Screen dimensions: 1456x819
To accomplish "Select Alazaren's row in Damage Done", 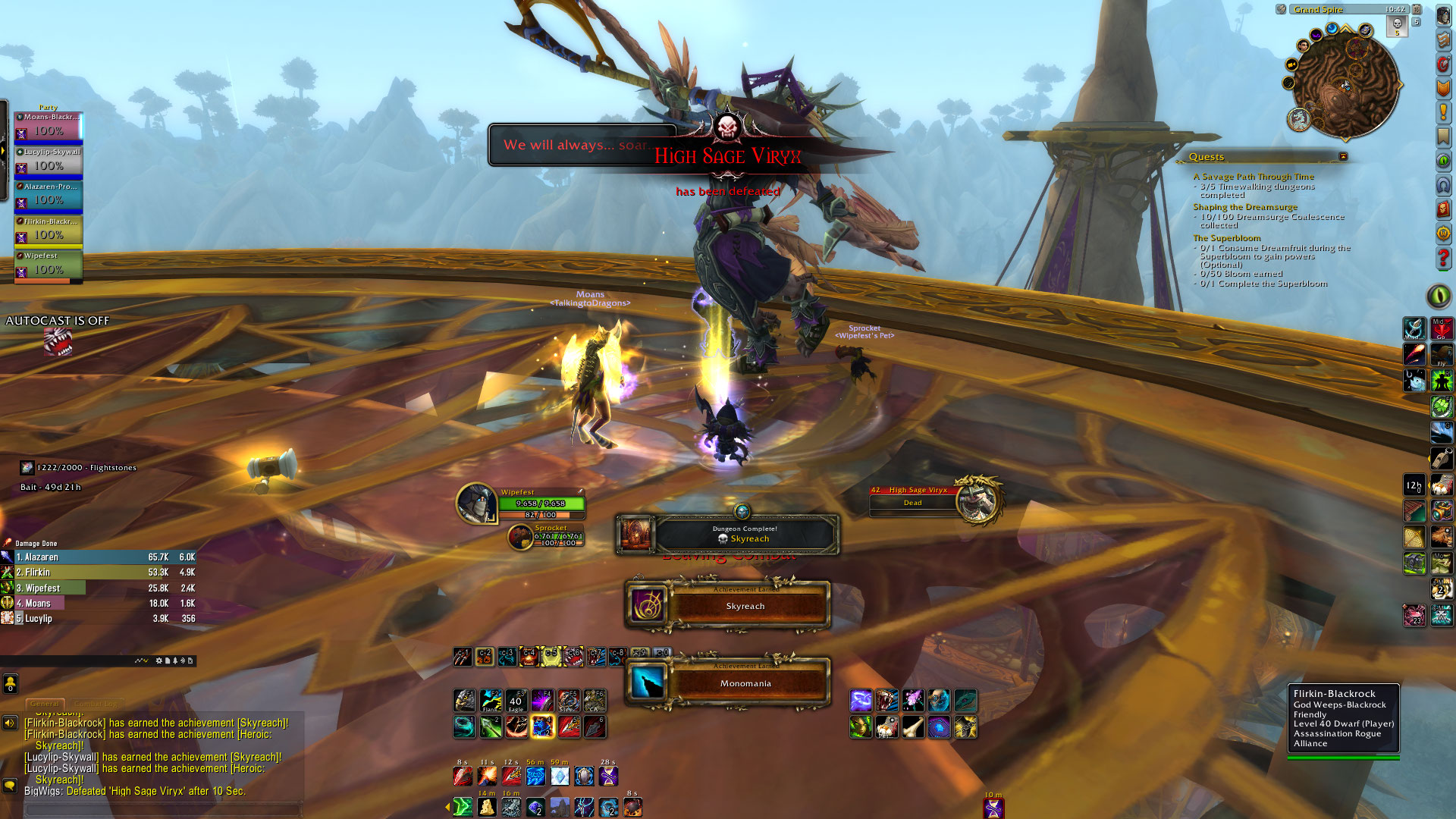I will pyautogui.click(x=99, y=557).
